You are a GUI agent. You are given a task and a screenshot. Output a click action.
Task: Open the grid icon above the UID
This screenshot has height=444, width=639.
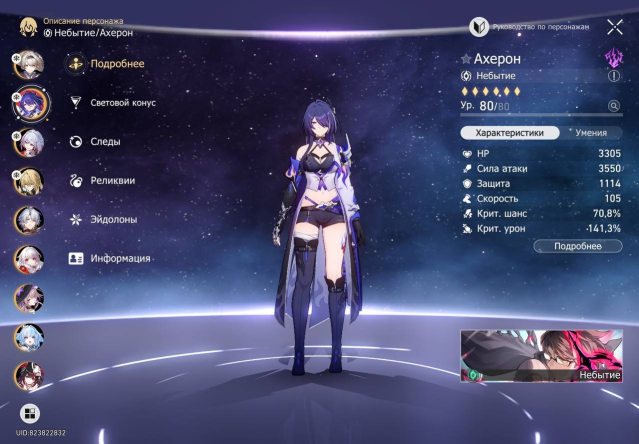point(29,413)
